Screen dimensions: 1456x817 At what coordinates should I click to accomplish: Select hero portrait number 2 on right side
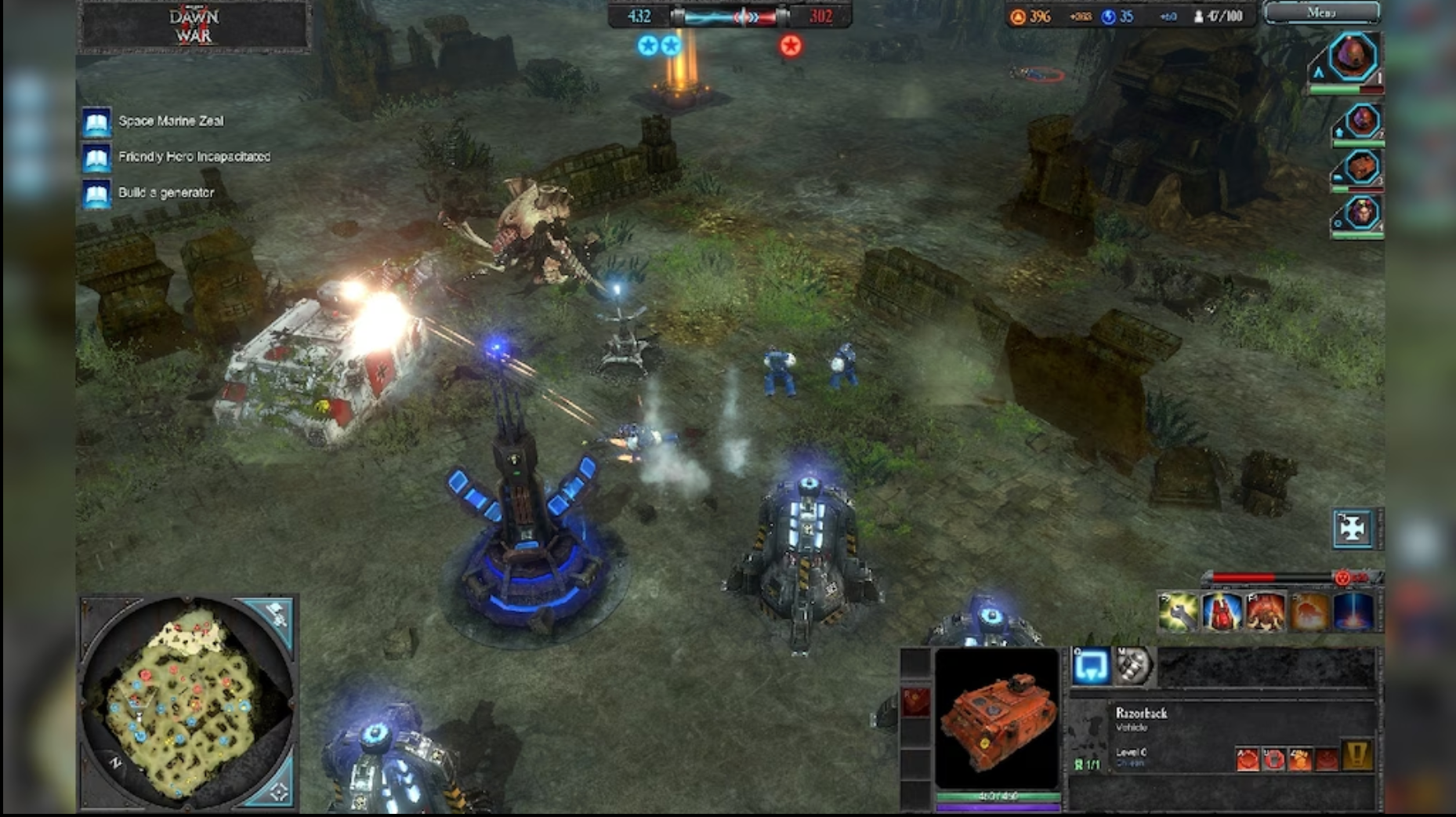coord(1361,121)
